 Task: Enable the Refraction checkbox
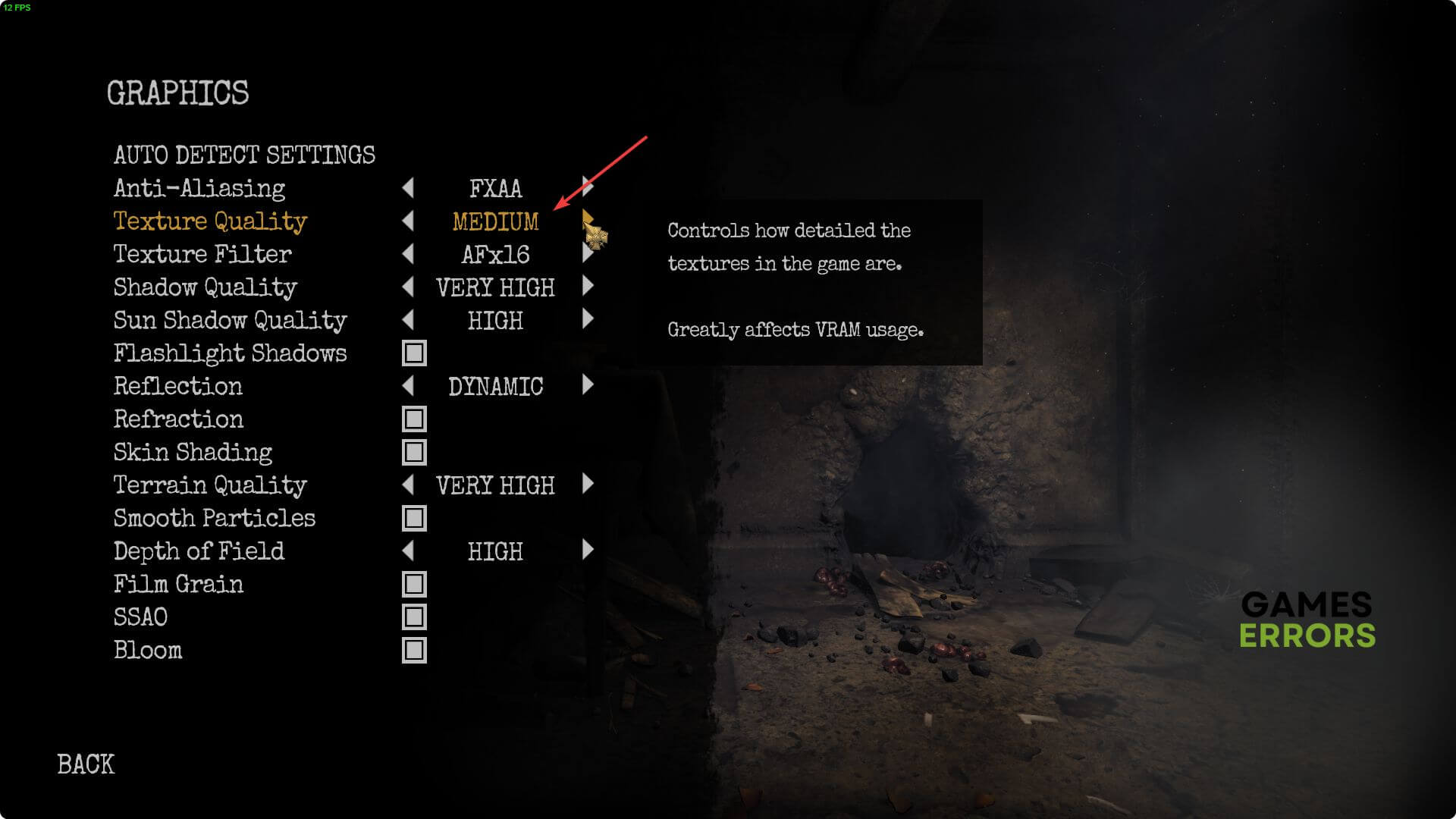[x=414, y=419]
